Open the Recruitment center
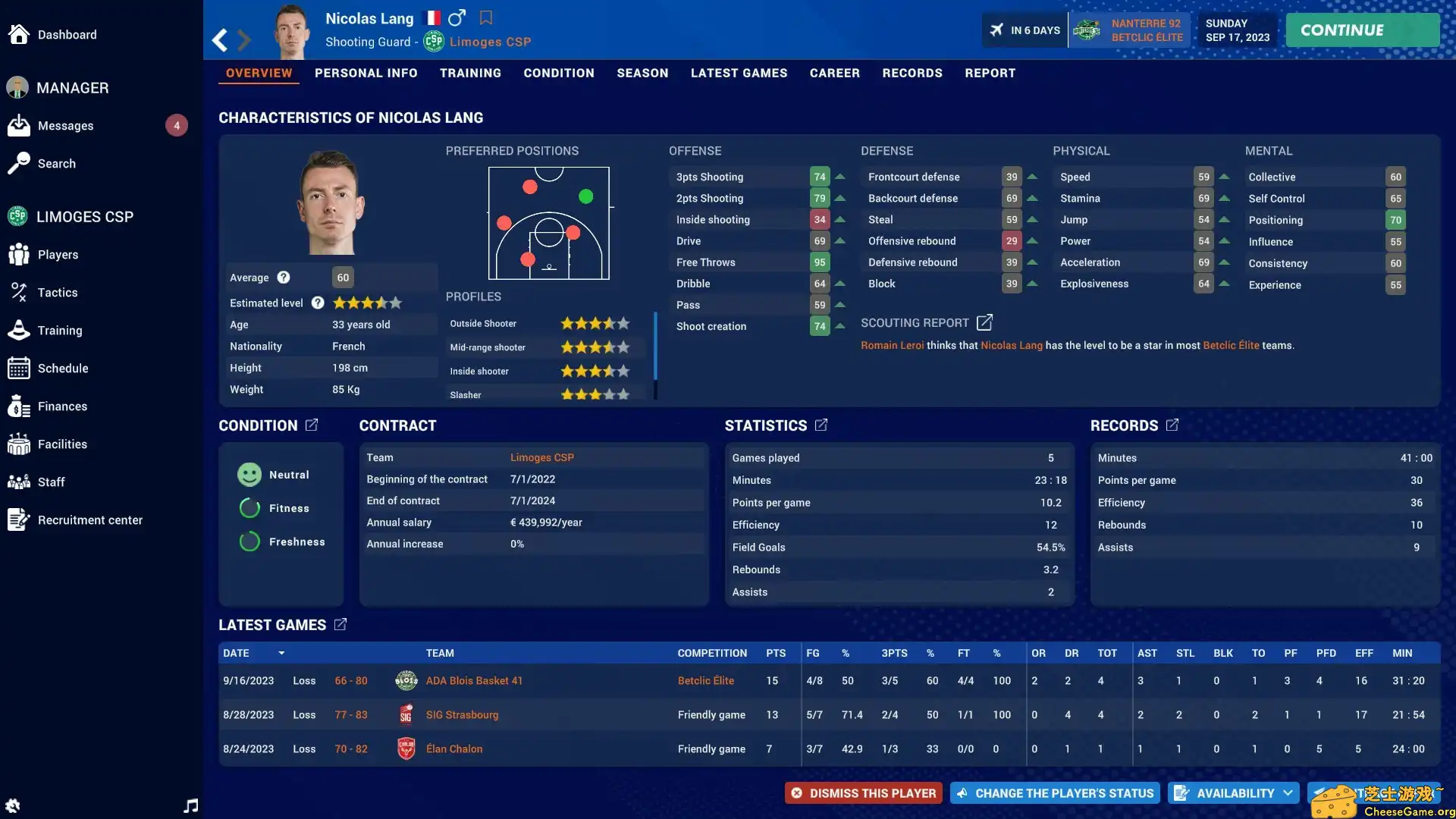This screenshot has height=819, width=1456. click(x=91, y=520)
